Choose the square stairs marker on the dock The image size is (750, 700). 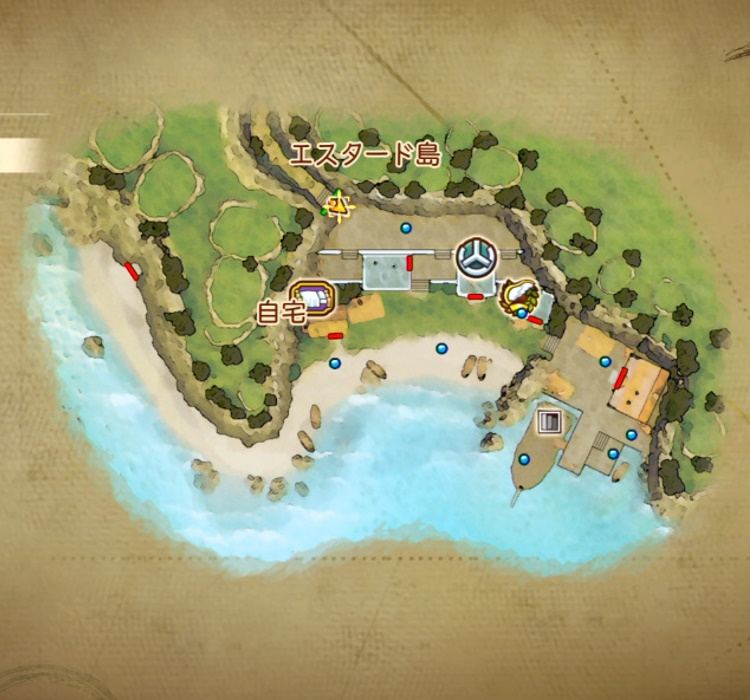pos(550,422)
